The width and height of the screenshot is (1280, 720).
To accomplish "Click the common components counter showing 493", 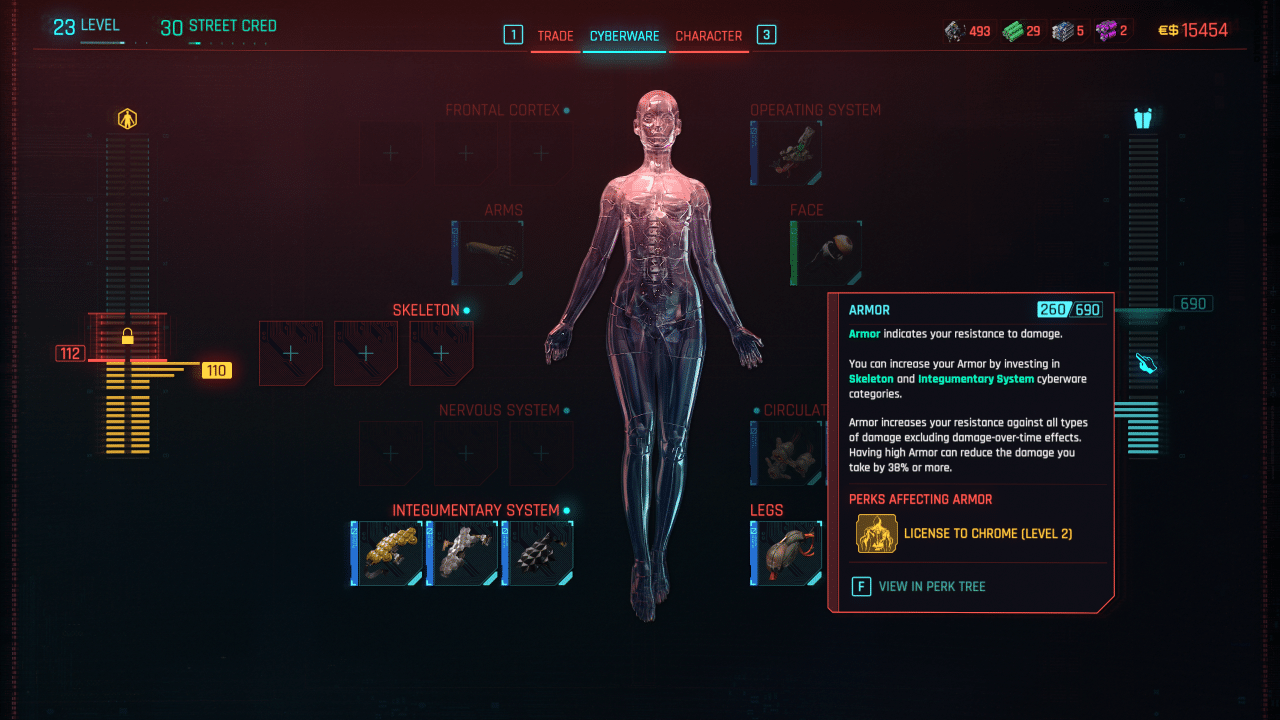I will pyautogui.click(x=967, y=30).
